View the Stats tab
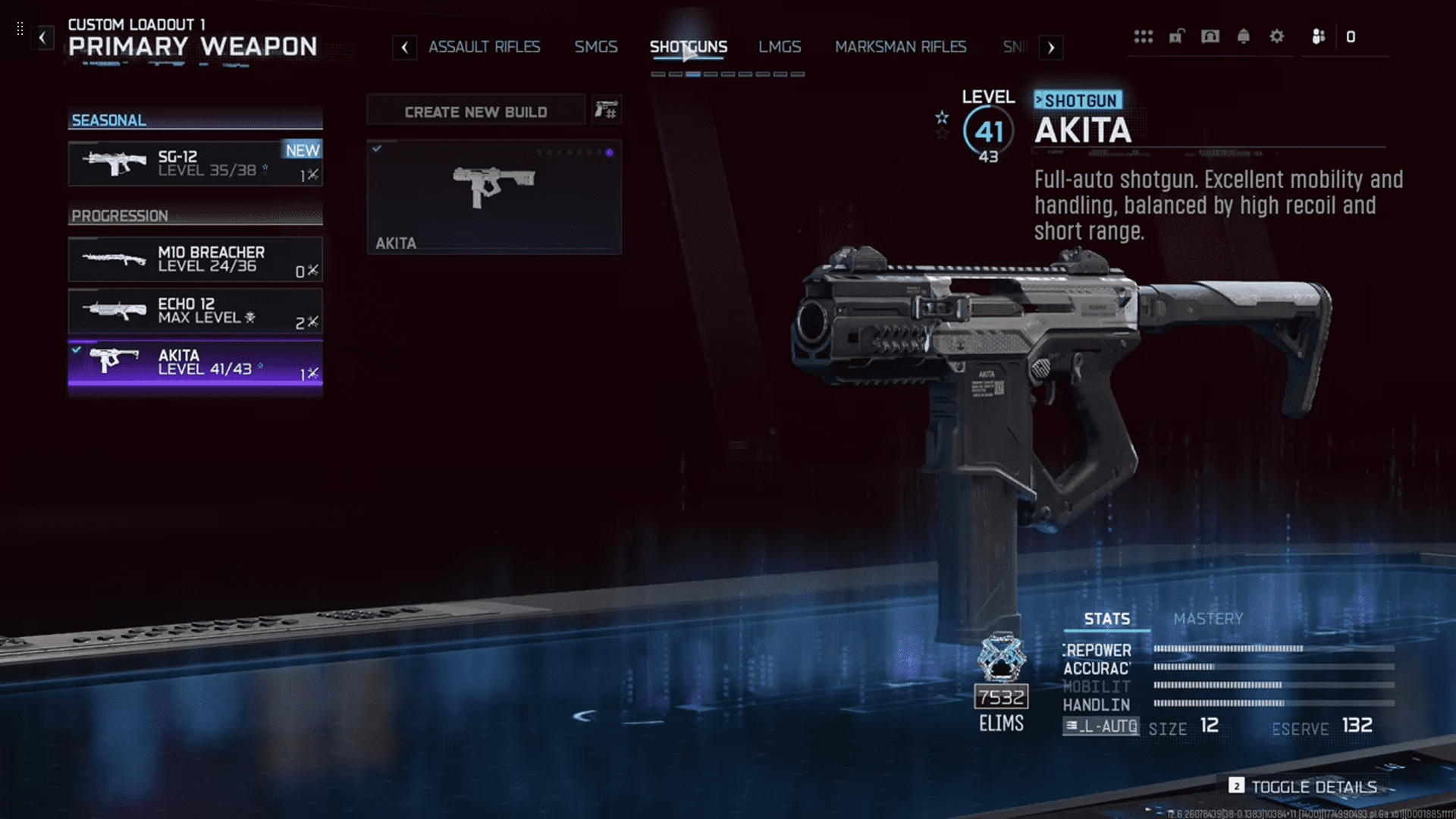Image resolution: width=1456 pixels, height=819 pixels. (1106, 619)
